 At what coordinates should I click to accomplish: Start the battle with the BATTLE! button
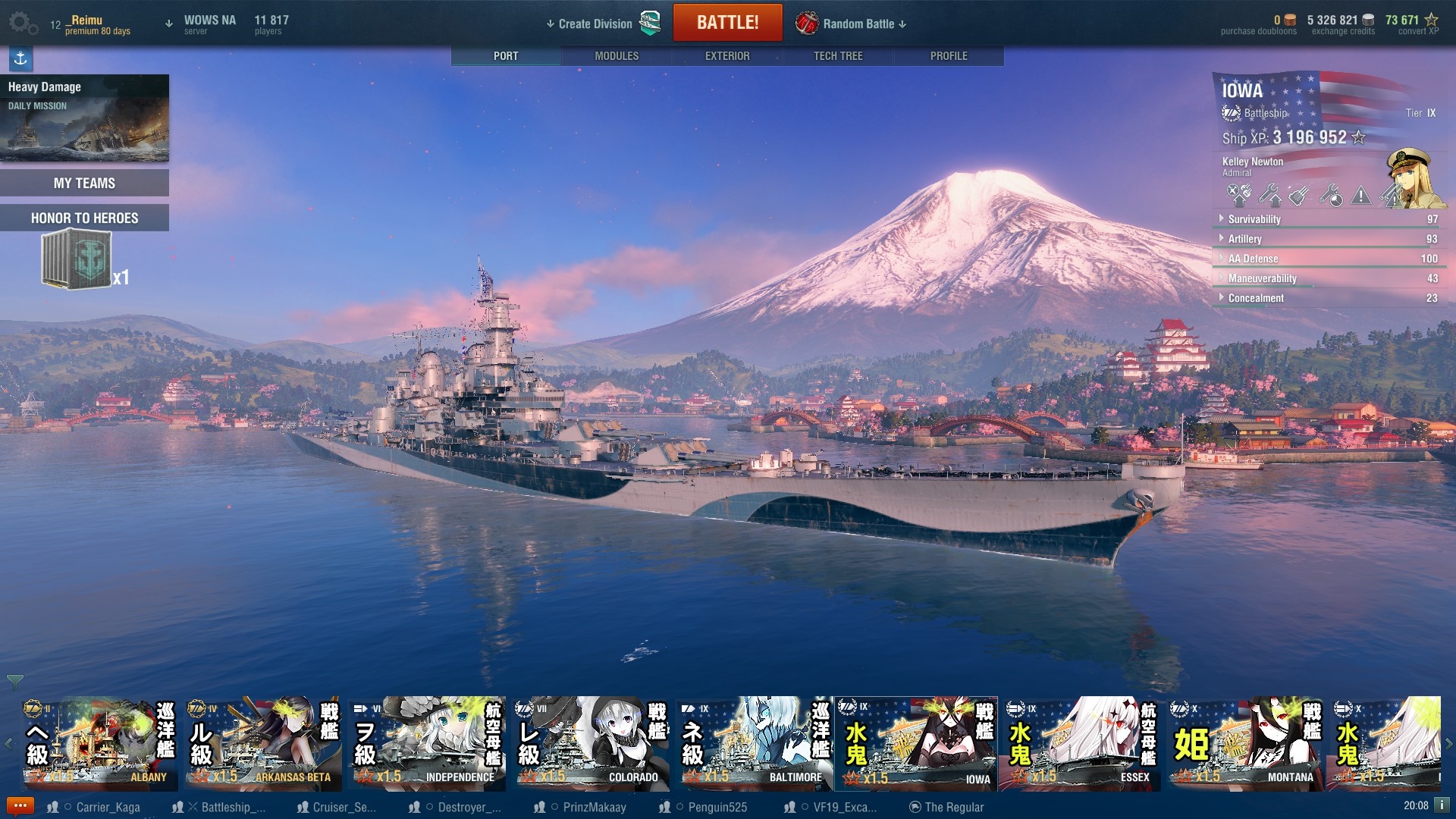coord(727,23)
